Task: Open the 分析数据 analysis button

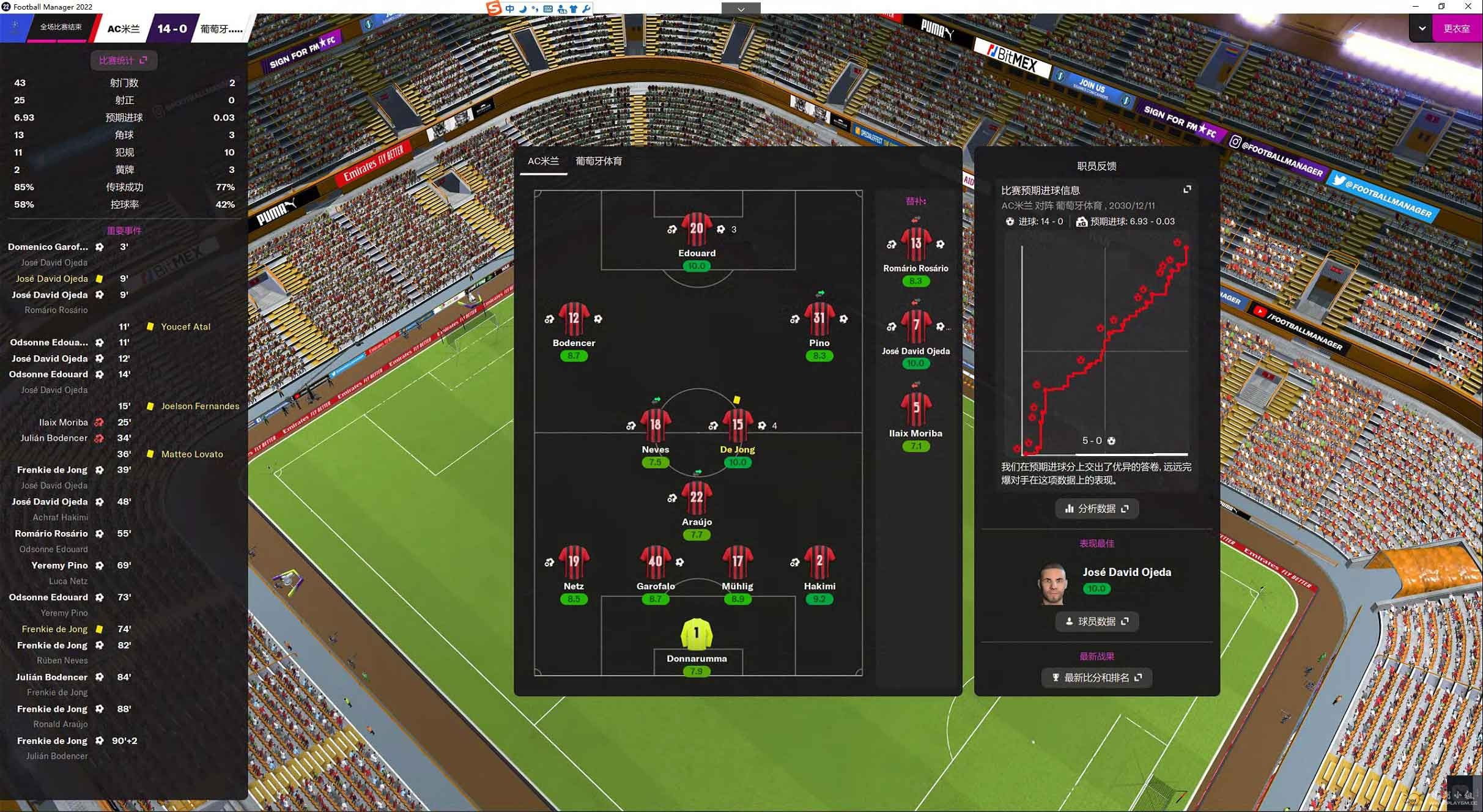Action: 1097,508
